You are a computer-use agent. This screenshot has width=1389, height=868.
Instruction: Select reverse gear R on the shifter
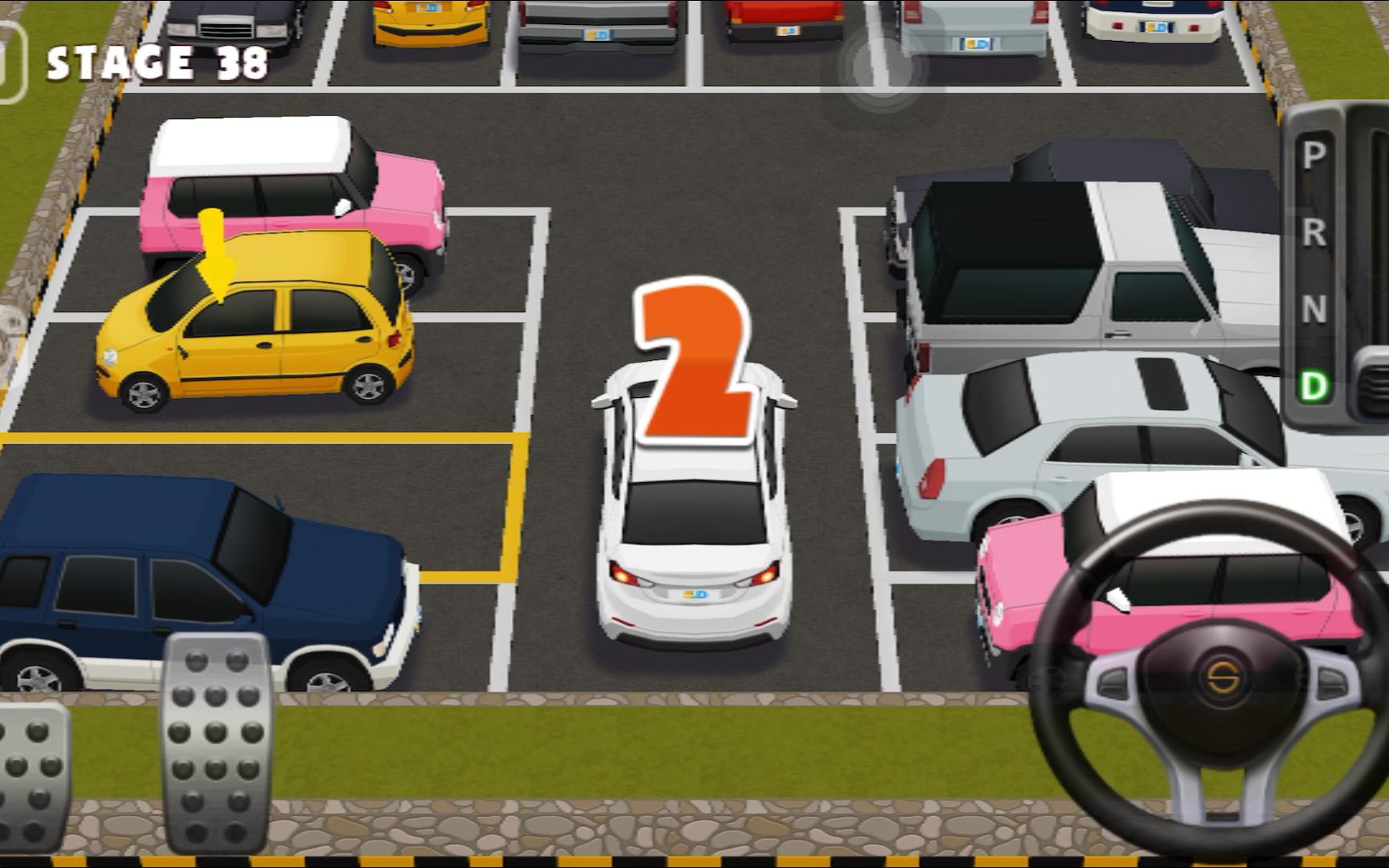pyautogui.click(x=1313, y=232)
